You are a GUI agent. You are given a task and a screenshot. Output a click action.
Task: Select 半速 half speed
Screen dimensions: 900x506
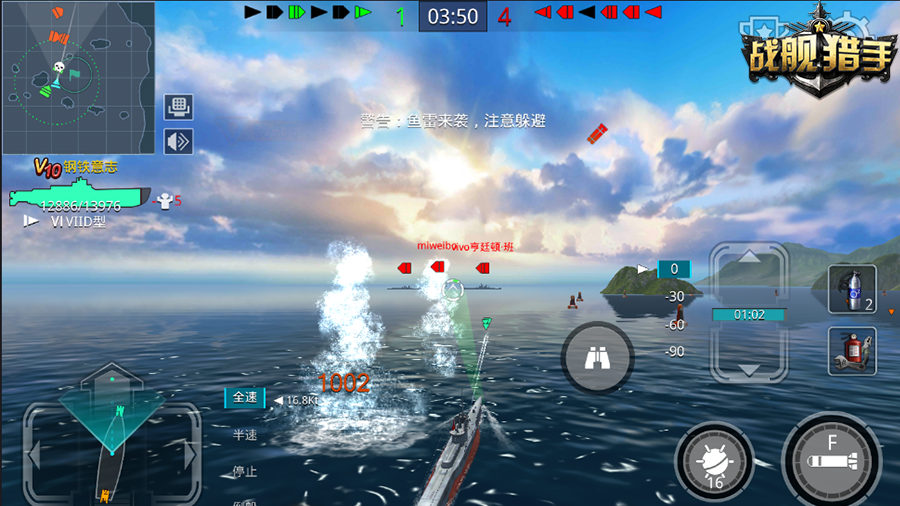pyautogui.click(x=245, y=435)
